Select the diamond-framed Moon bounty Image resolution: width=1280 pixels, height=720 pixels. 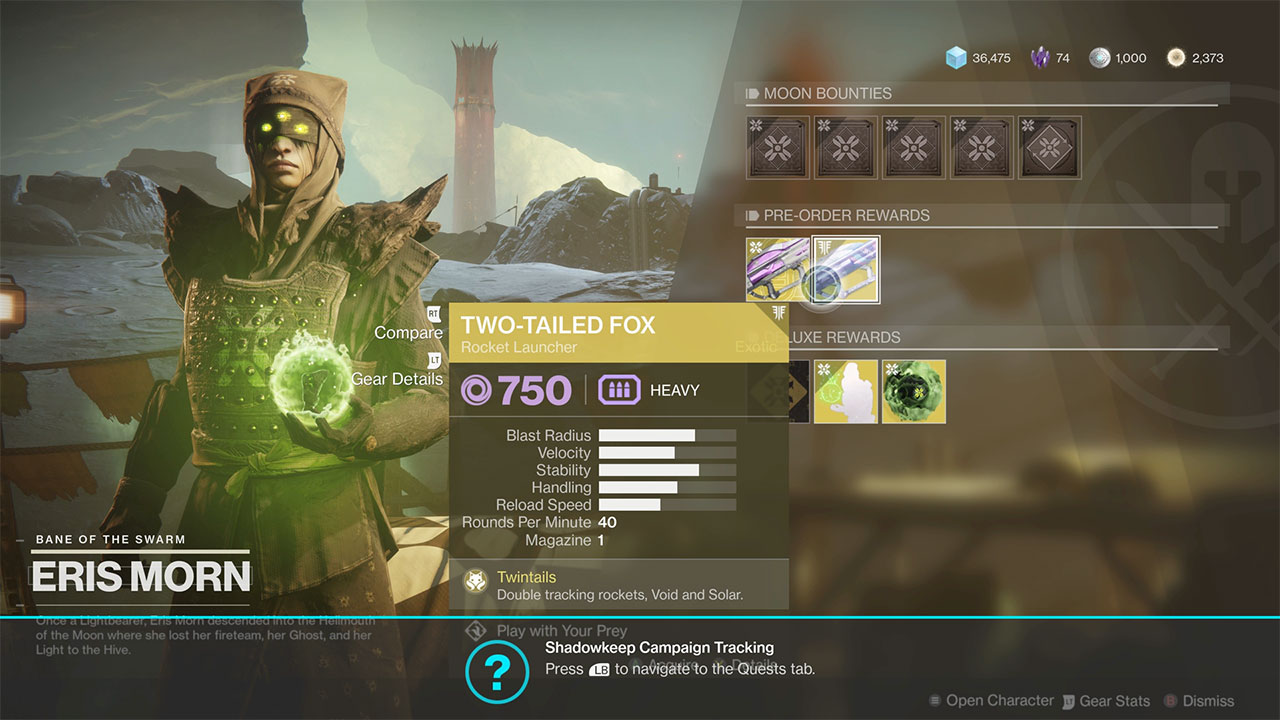[1049, 148]
